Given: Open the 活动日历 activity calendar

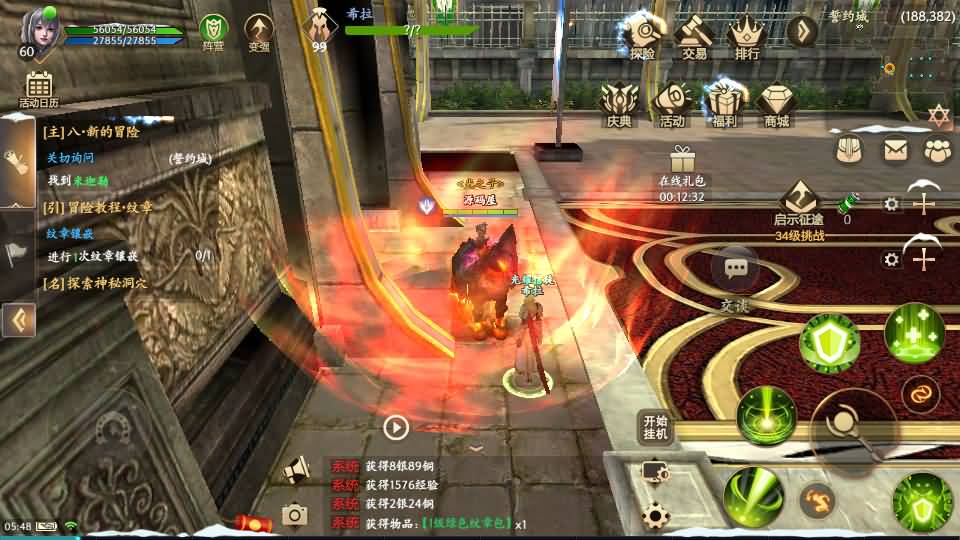Looking at the screenshot, I should [39, 89].
